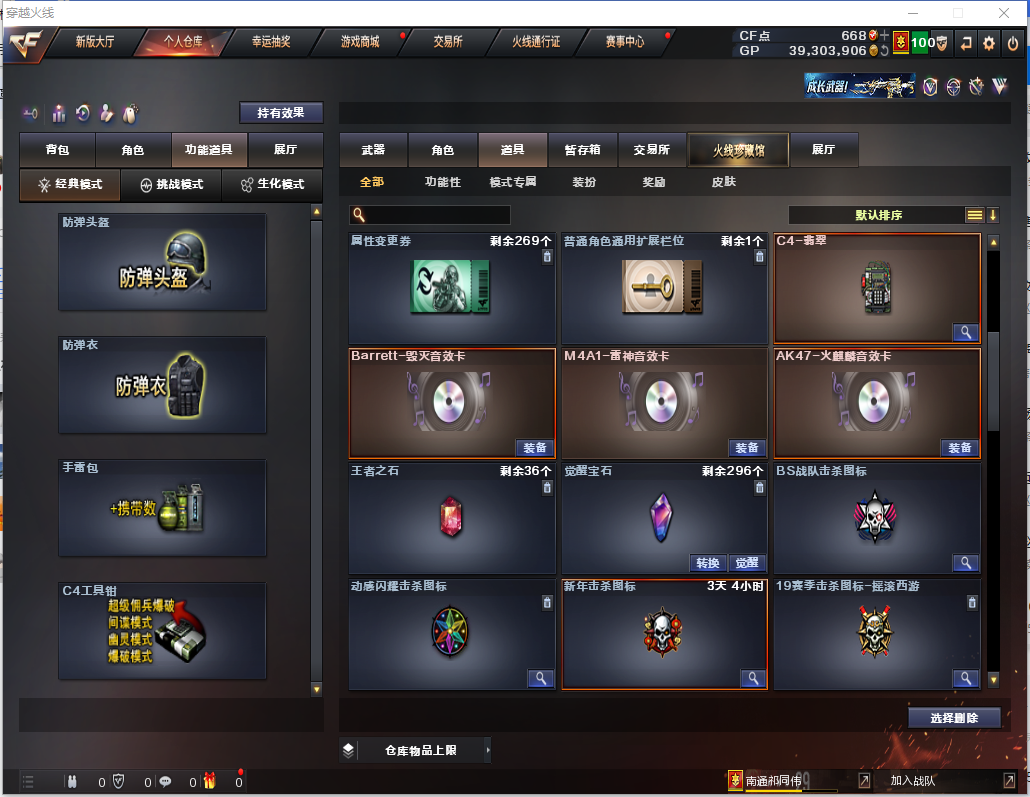The height and width of the screenshot is (797, 1030).
Task: Open 交易所 in the top navigation bar
Action: pos(448,42)
